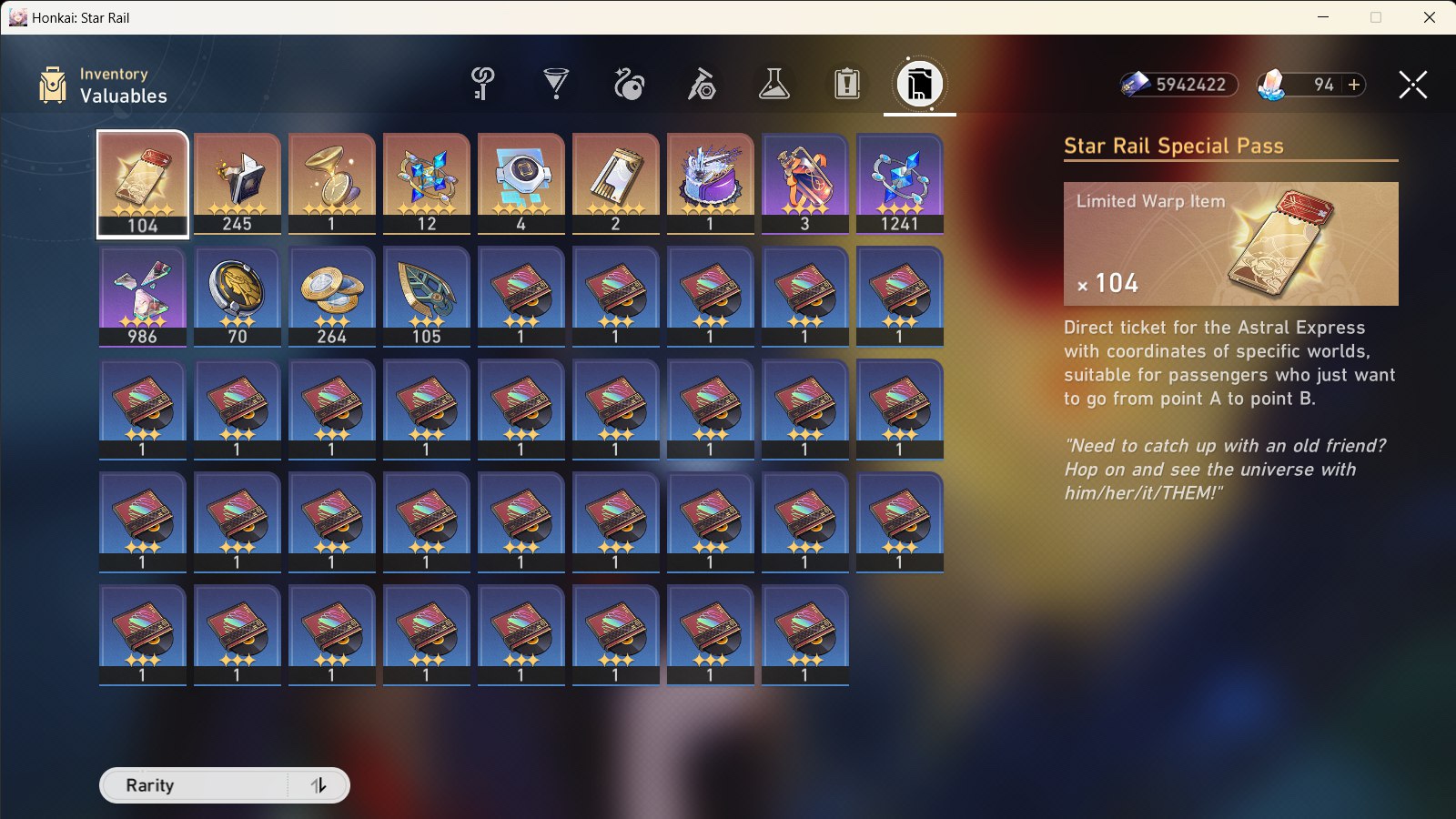Select the purple cake valuable item
Screen dimensions: 1456x819
(x=710, y=182)
